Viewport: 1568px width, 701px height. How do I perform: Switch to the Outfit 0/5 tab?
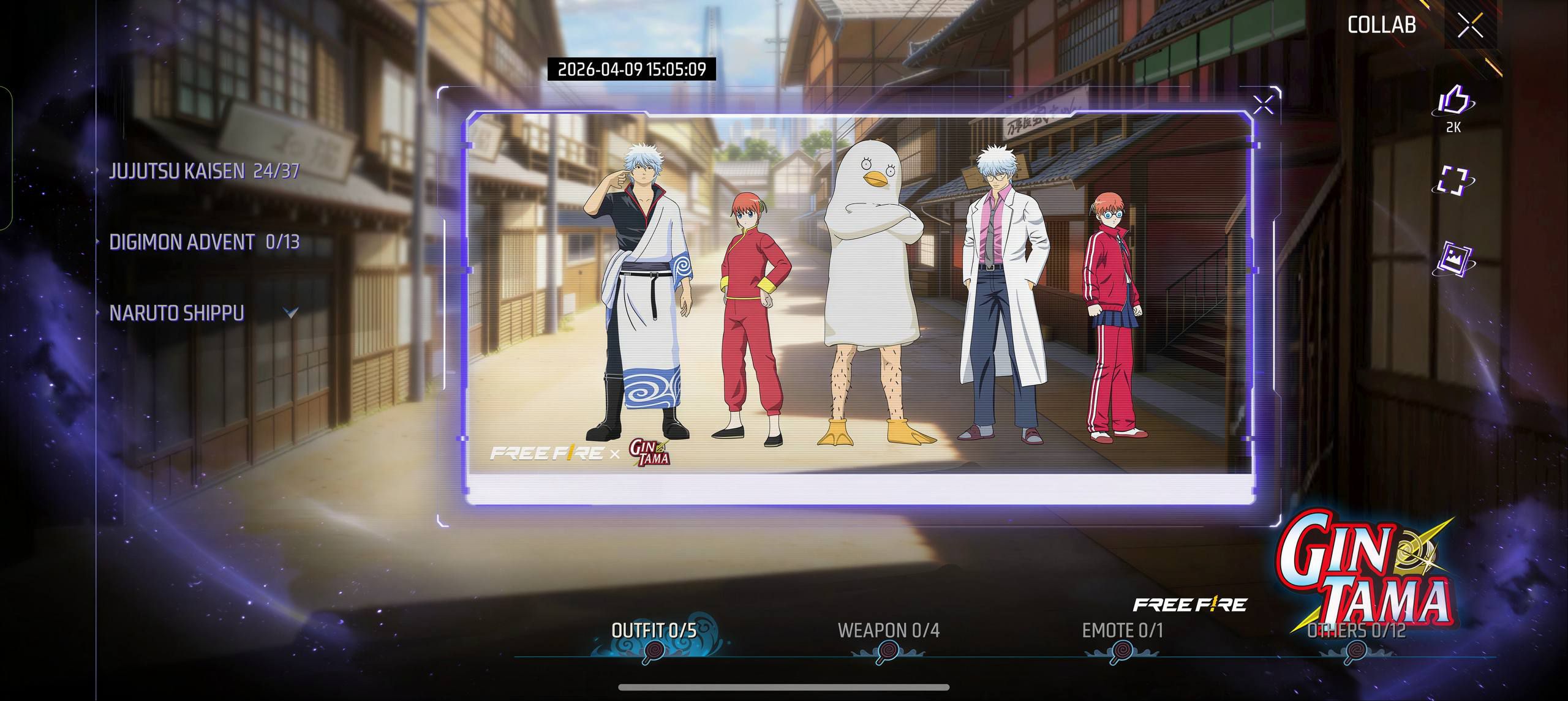654,631
